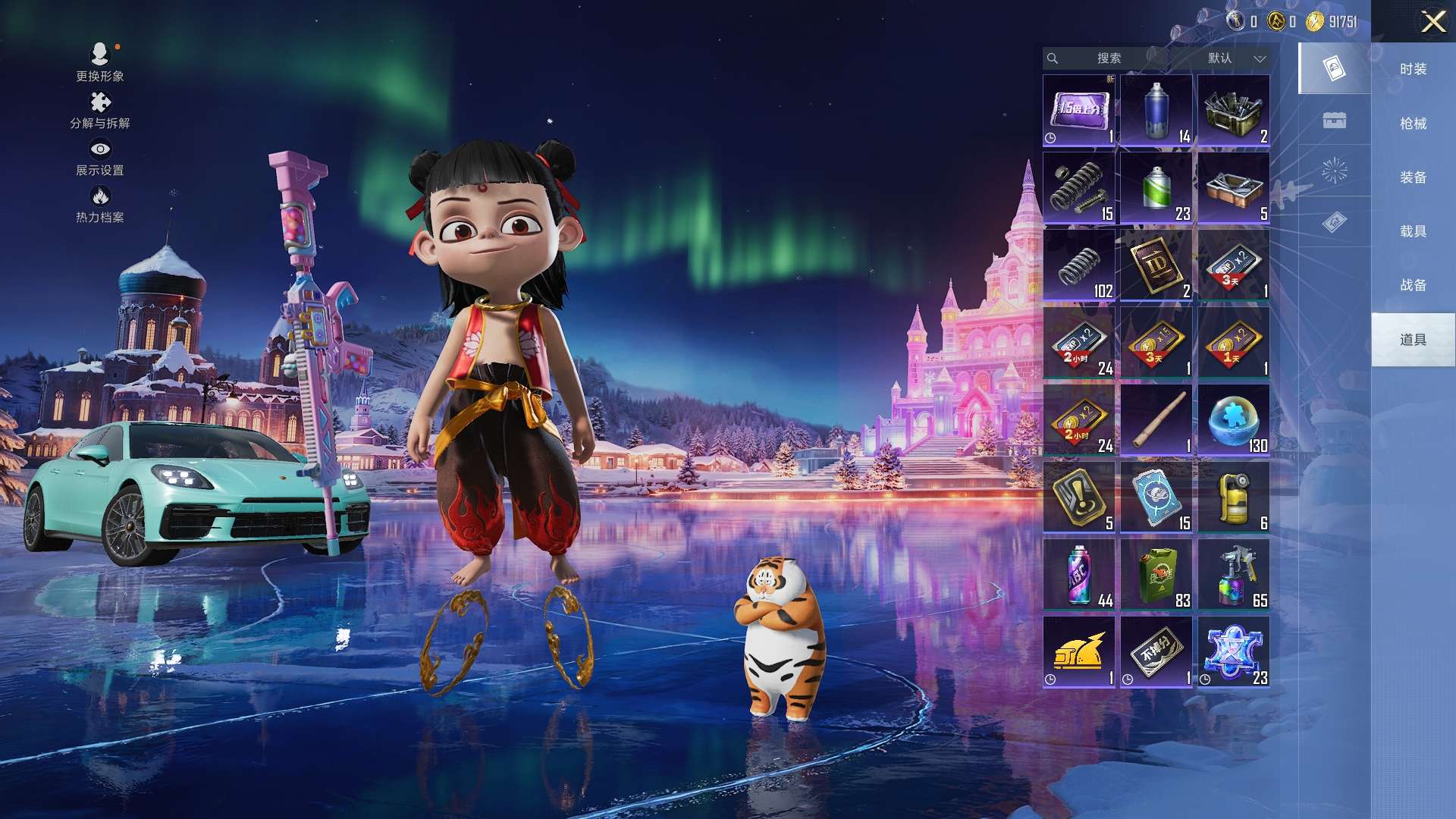Select the 道具 (items) tab

[x=1413, y=340]
